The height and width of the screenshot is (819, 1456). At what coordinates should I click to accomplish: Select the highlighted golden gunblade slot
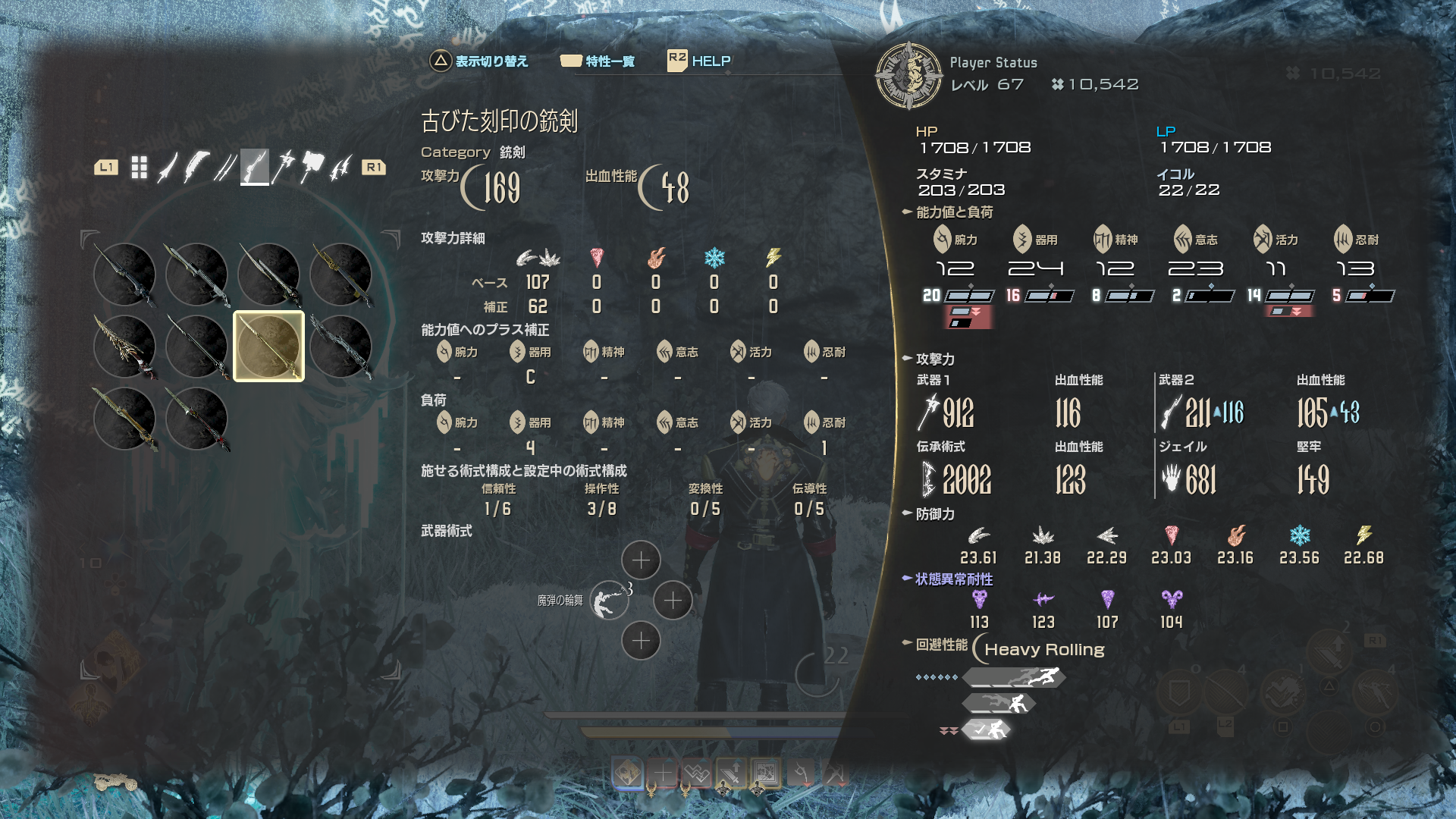[x=268, y=347]
